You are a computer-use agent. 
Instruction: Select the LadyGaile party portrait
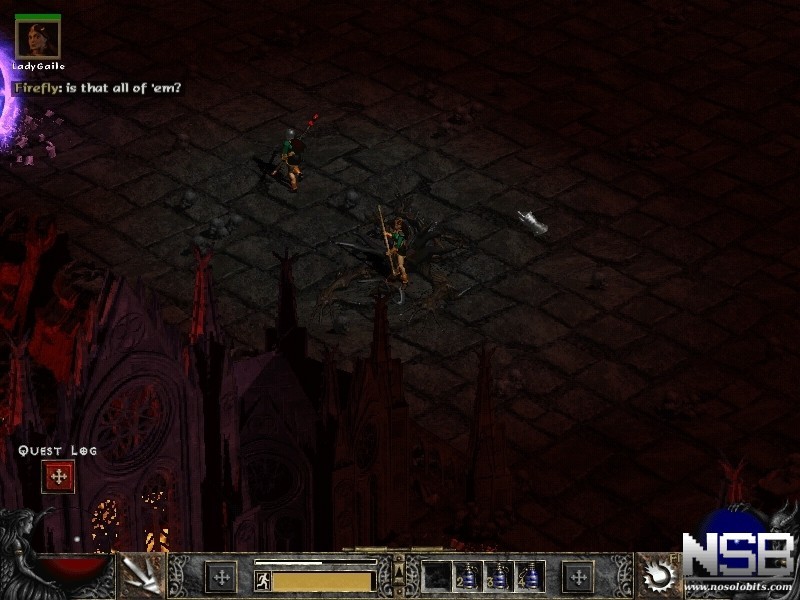pyautogui.click(x=38, y=40)
